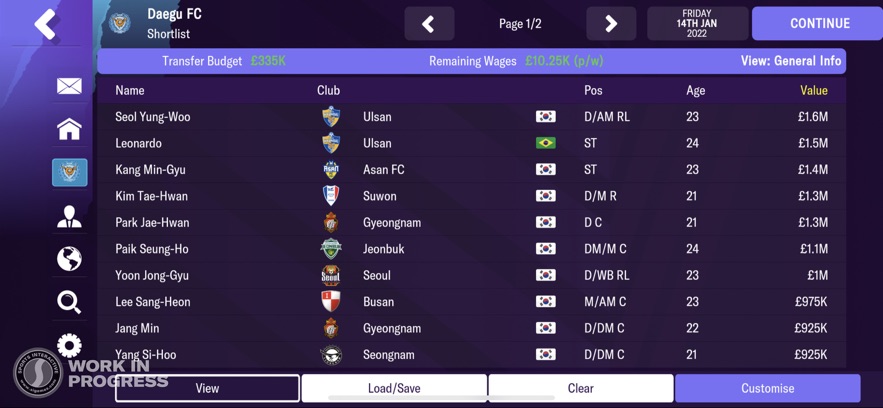Go to the next shortlist page
Image resolution: width=883 pixels, height=408 pixels.
coord(611,23)
